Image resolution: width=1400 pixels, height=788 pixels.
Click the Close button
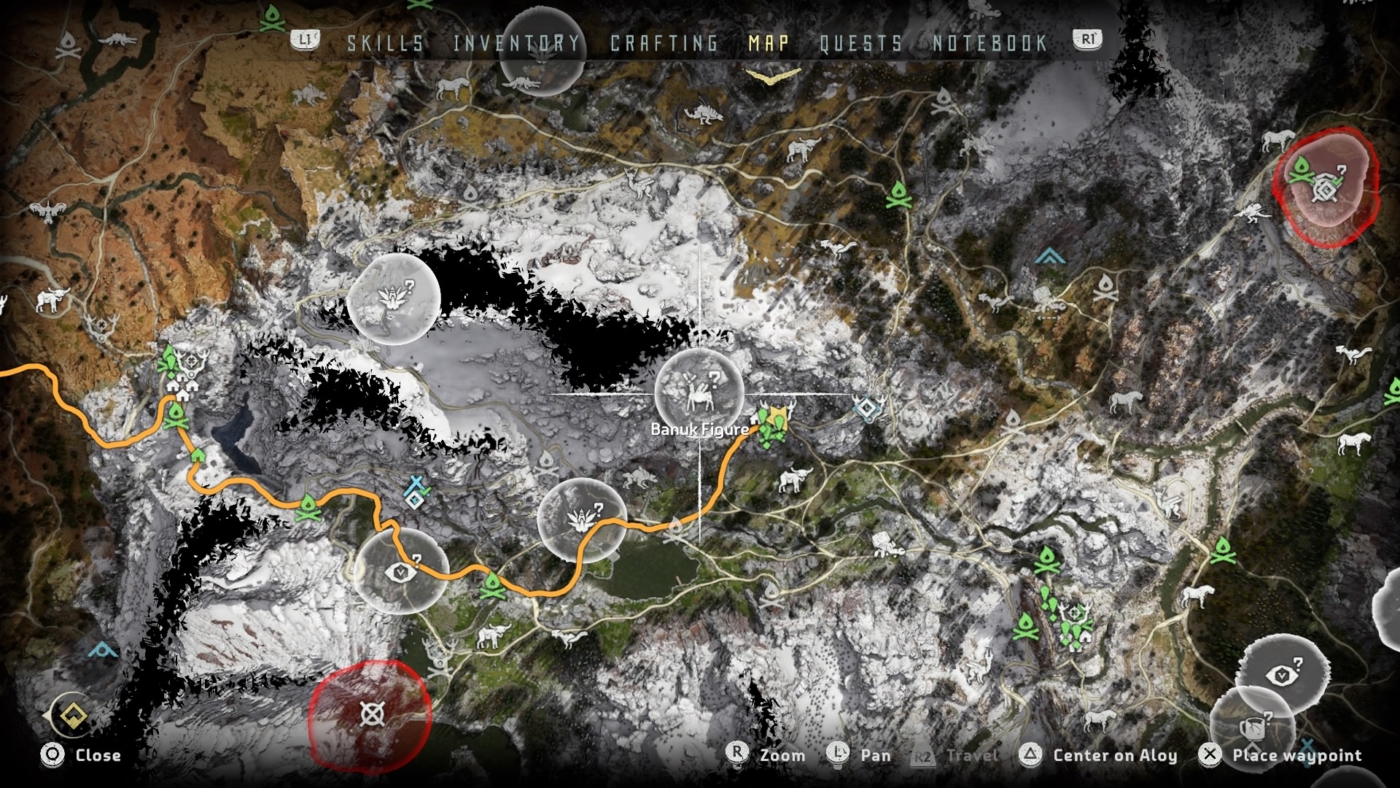tap(80, 756)
